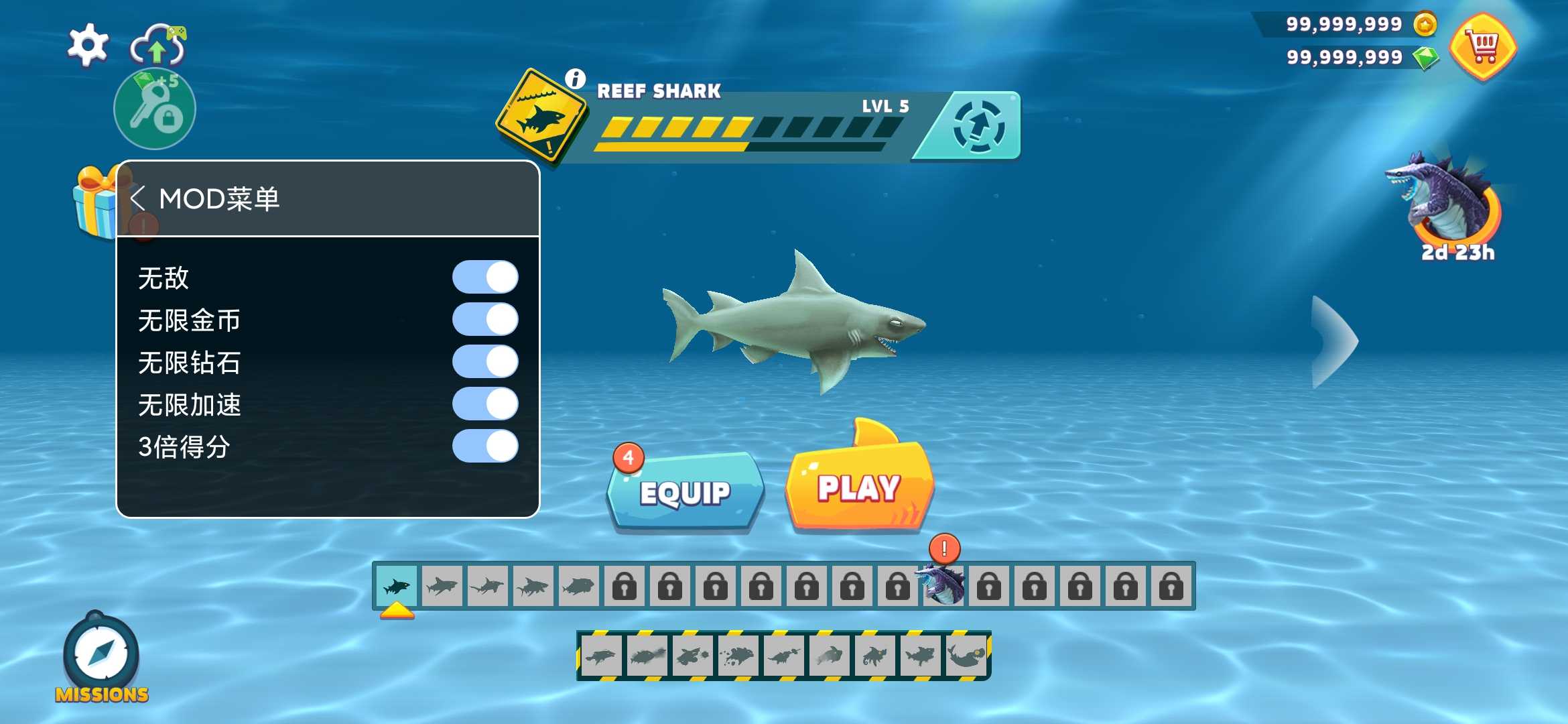Toggle the 无敌 switch
The height and width of the screenshot is (724, 1568).
click(485, 278)
